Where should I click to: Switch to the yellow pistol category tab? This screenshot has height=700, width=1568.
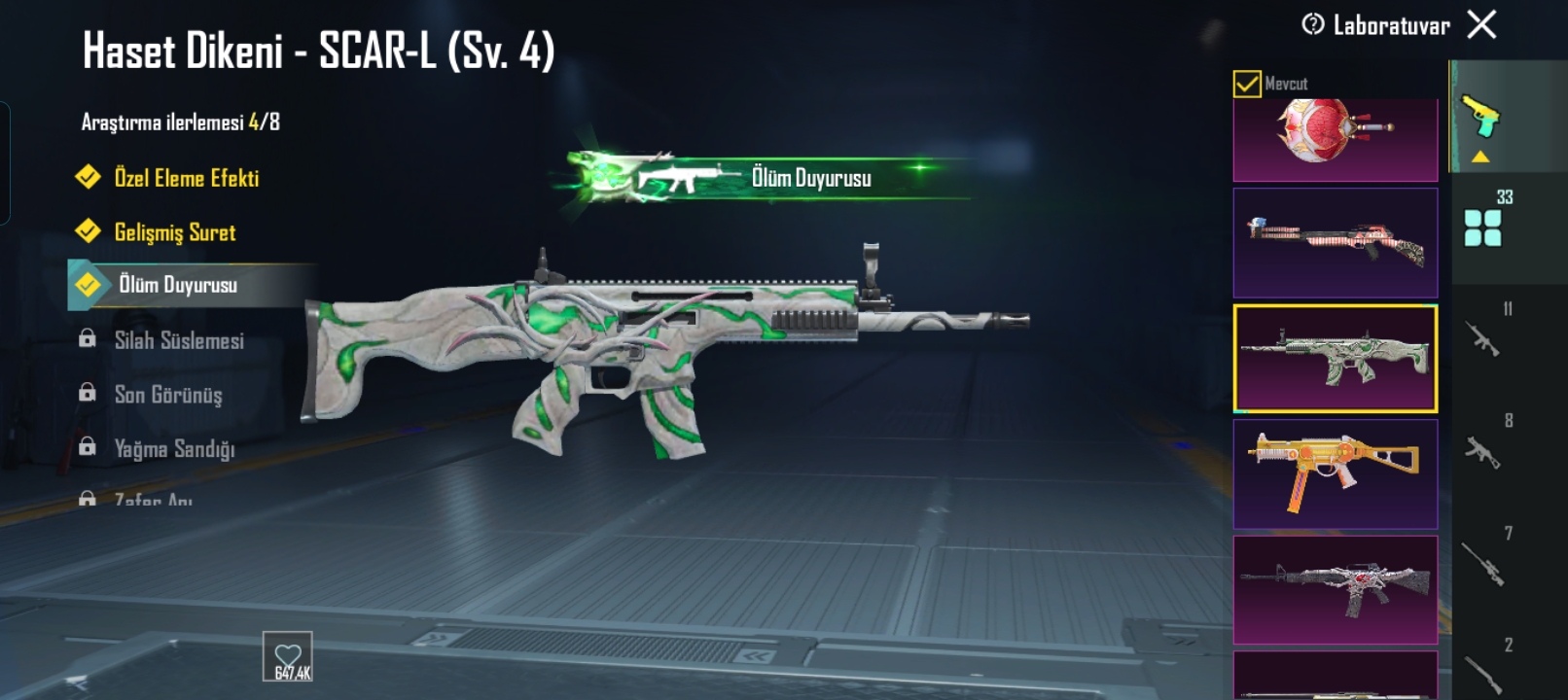point(1481,119)
